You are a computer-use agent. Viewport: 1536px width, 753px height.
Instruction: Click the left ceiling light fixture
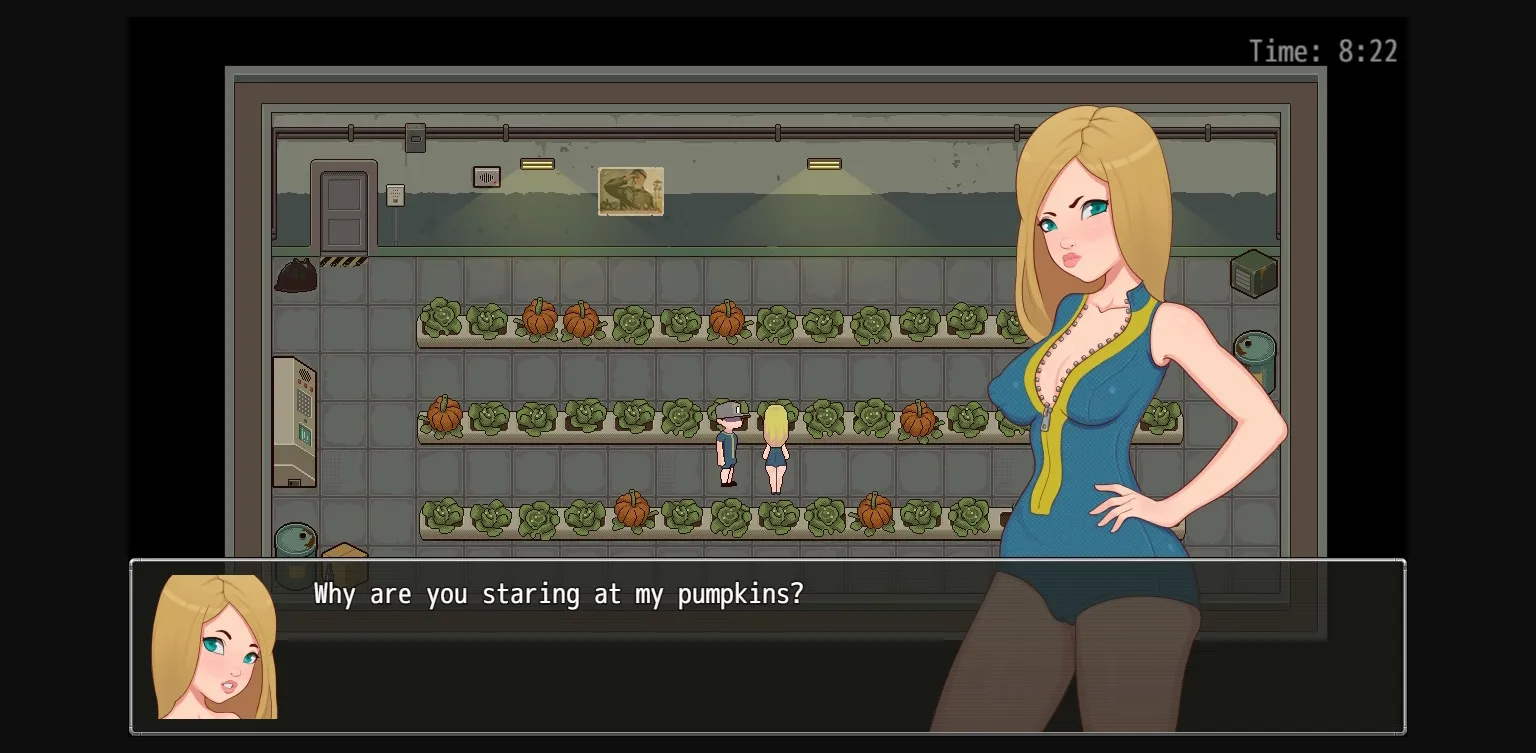coord(537,163)
